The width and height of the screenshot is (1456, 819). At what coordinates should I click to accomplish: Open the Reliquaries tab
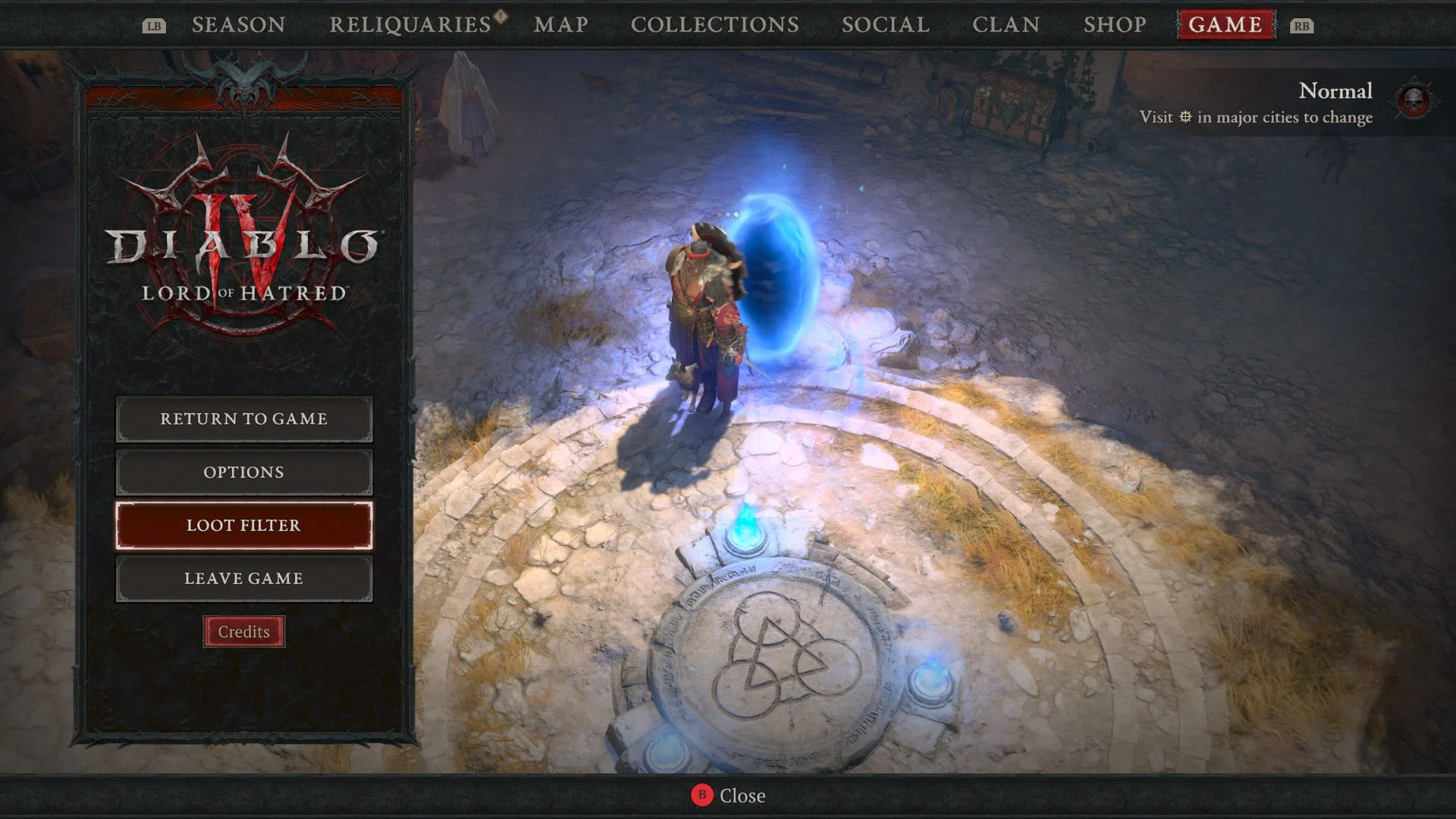(410, 25)
